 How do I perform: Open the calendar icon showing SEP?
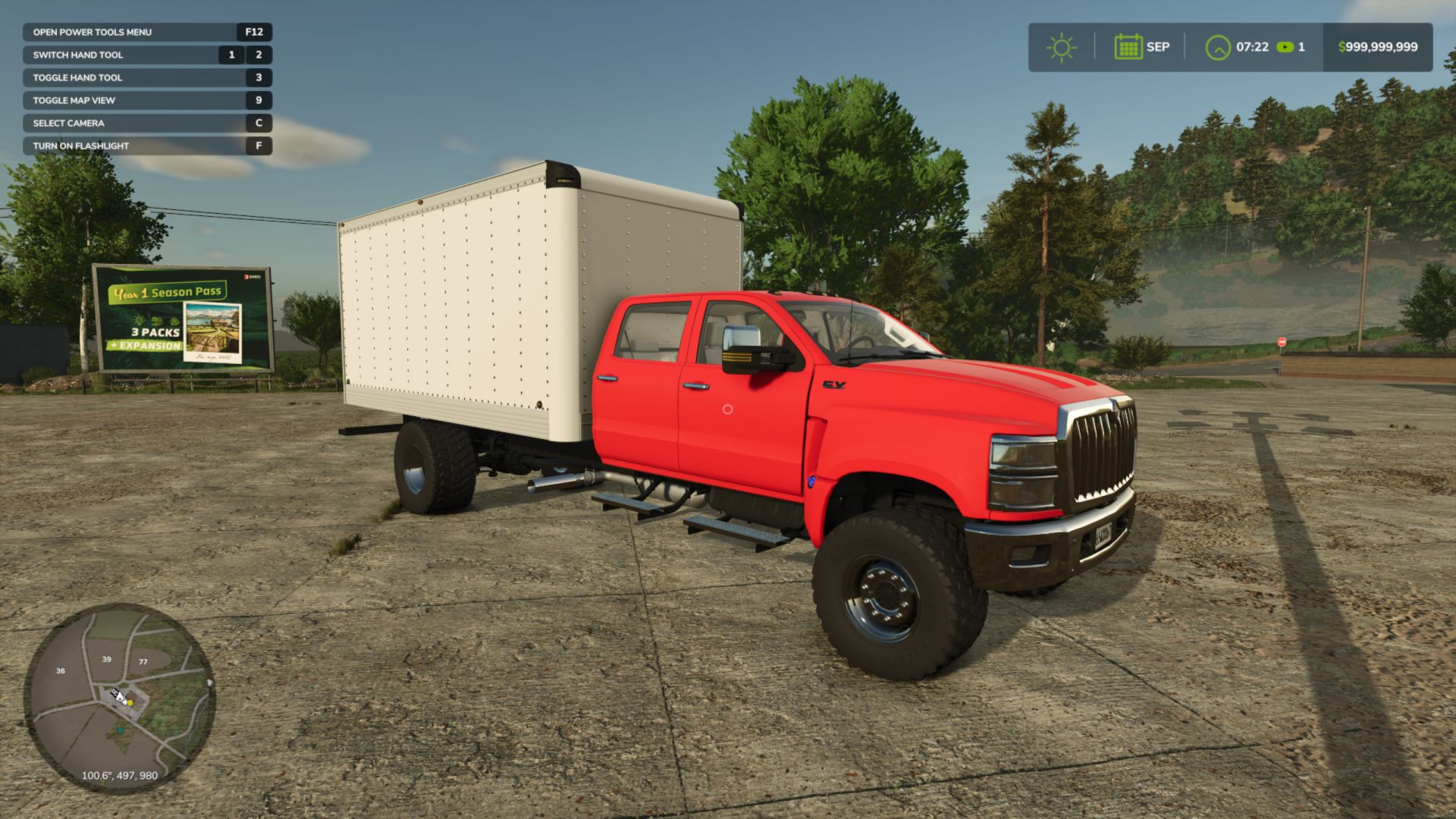click(1128, 47)
